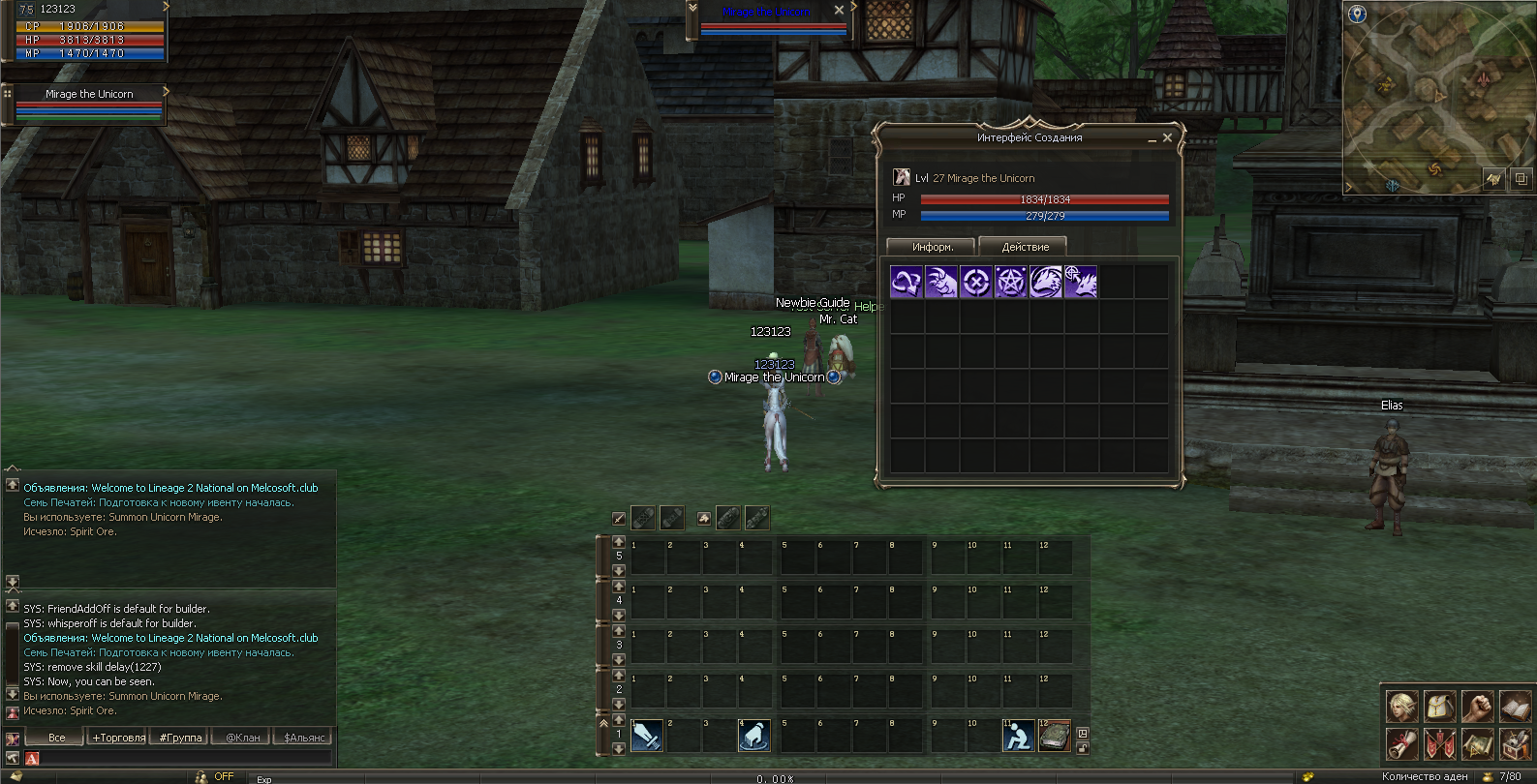Viewport: 1537px width, 784px height.
Task: Close the summon interface window
Action: point(1167,138)
